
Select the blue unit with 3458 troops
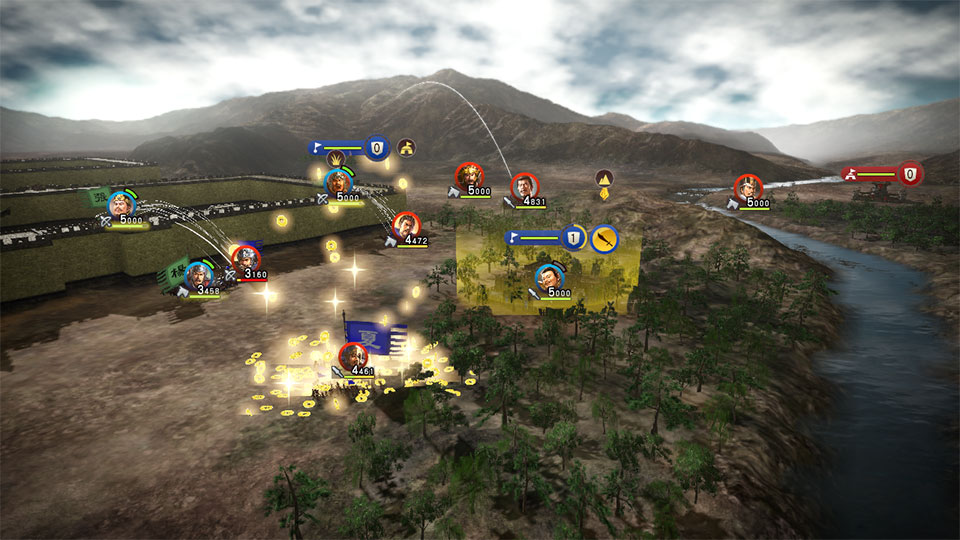(199, 273)
